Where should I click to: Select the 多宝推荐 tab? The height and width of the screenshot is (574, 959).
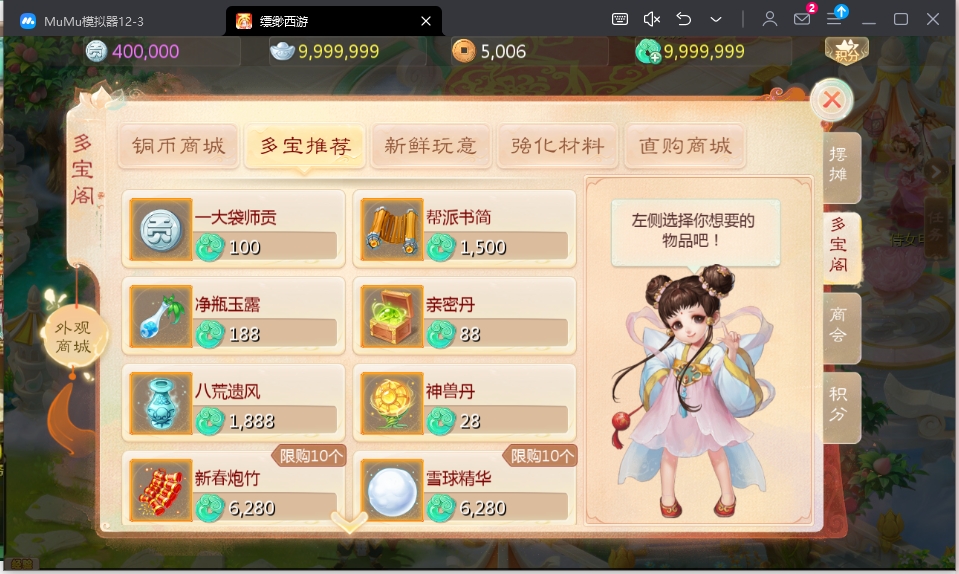click(305, 146)
